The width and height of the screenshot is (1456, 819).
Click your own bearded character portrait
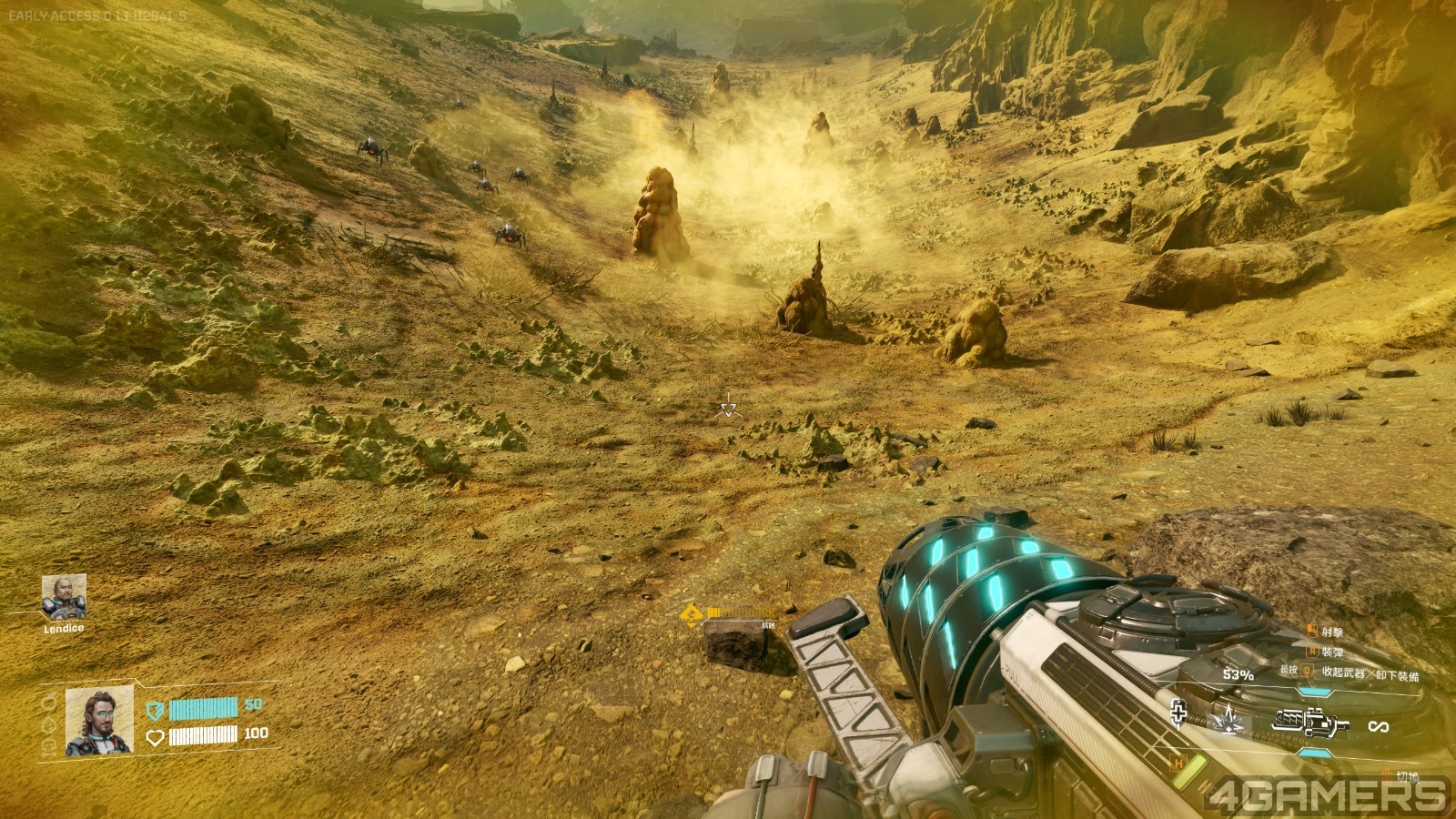99,721
